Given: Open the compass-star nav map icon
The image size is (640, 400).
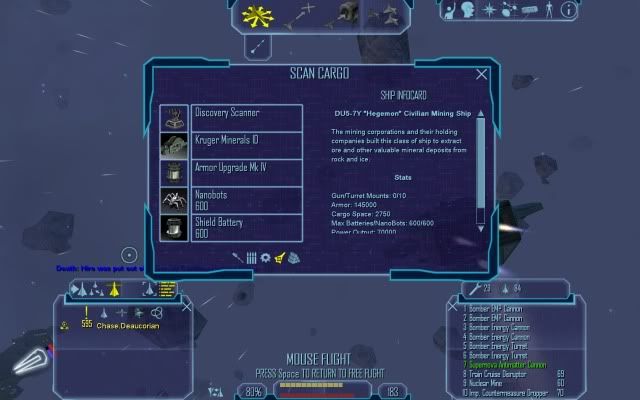Looking at the screenshot, I should click(x=489, y=11).
